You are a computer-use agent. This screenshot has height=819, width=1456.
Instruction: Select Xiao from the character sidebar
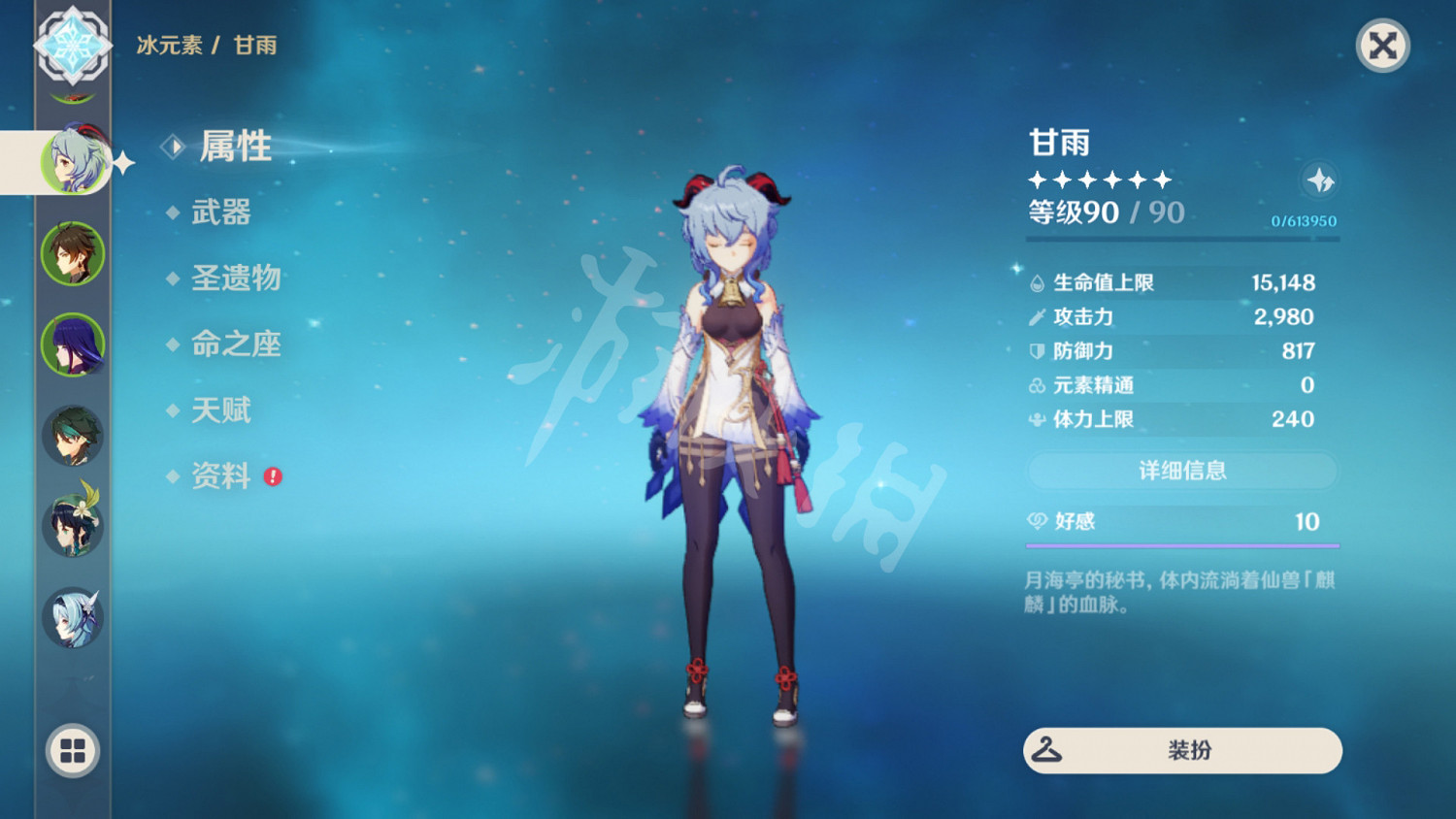73,435
